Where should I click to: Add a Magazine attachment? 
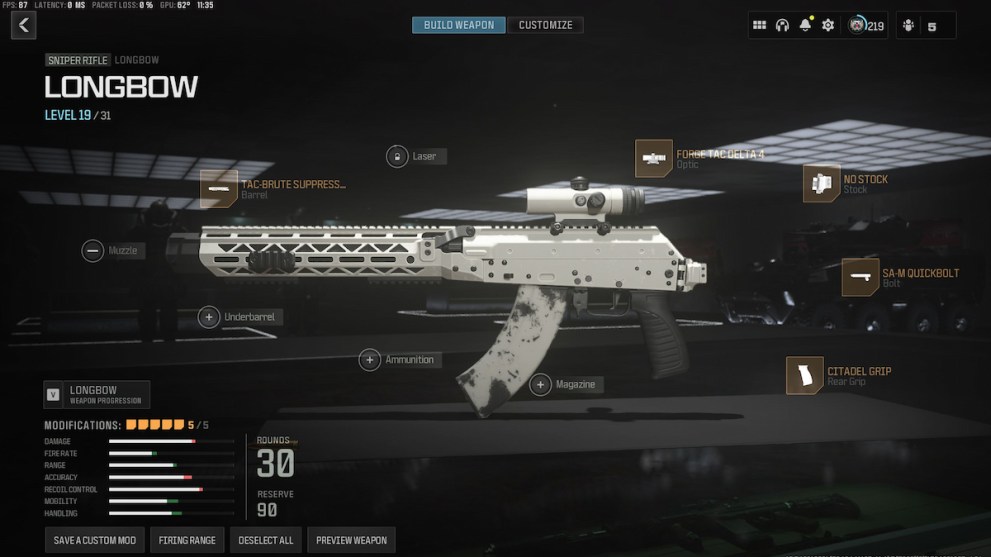pos(540,384)
